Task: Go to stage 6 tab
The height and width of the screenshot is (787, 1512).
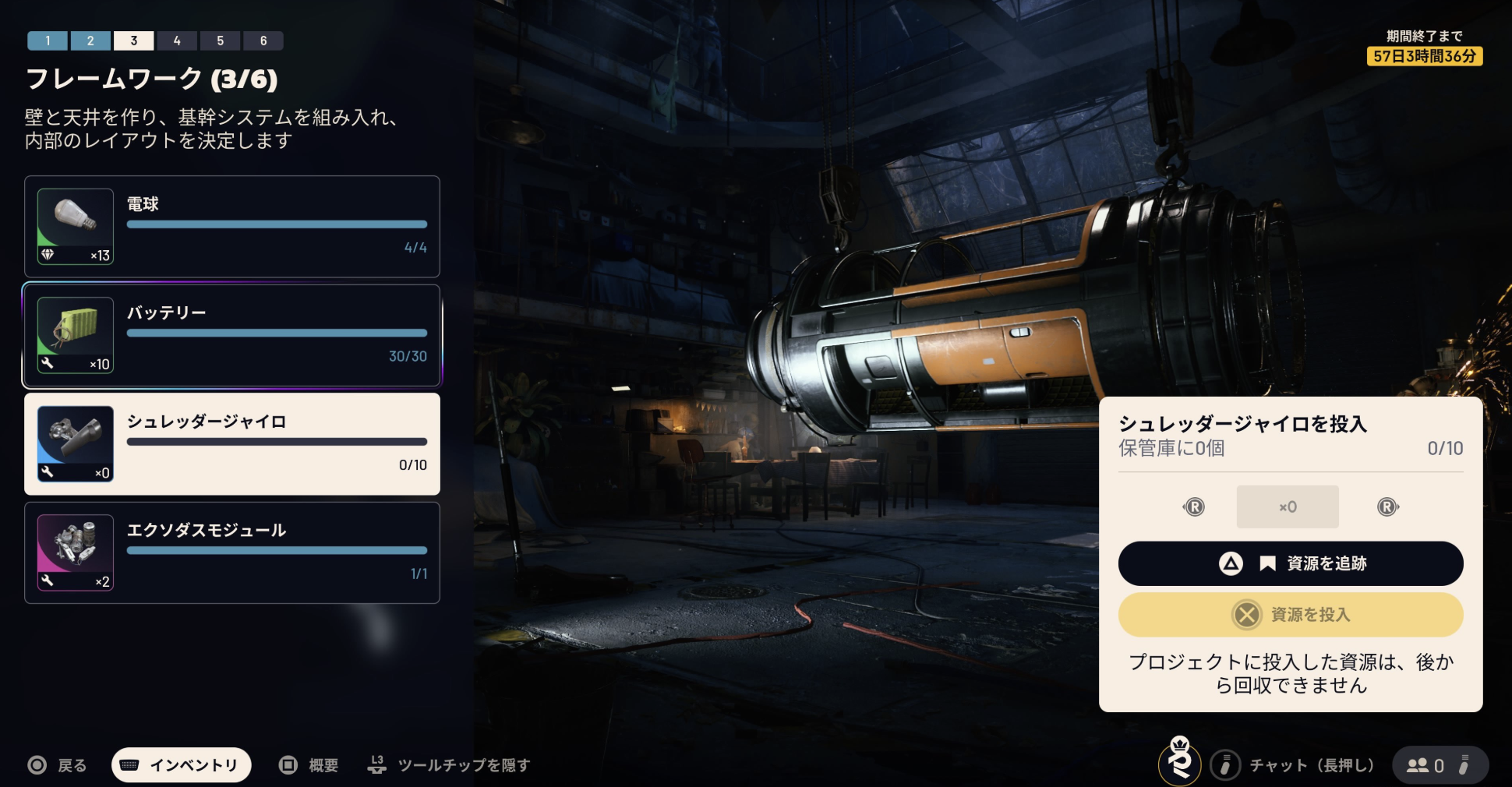Action: pyautogui.click(x=263, y=41)
